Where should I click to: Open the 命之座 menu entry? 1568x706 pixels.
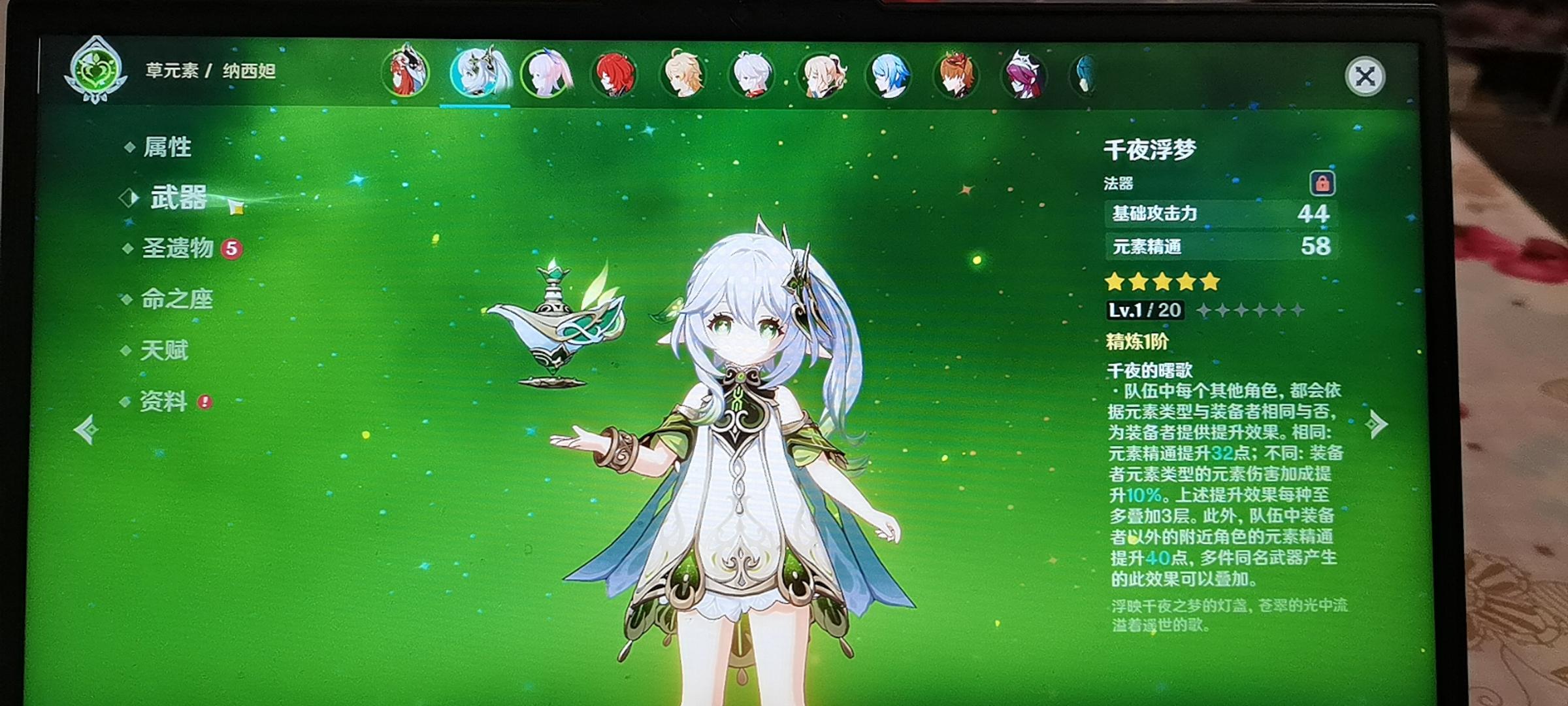pos(176,299)
